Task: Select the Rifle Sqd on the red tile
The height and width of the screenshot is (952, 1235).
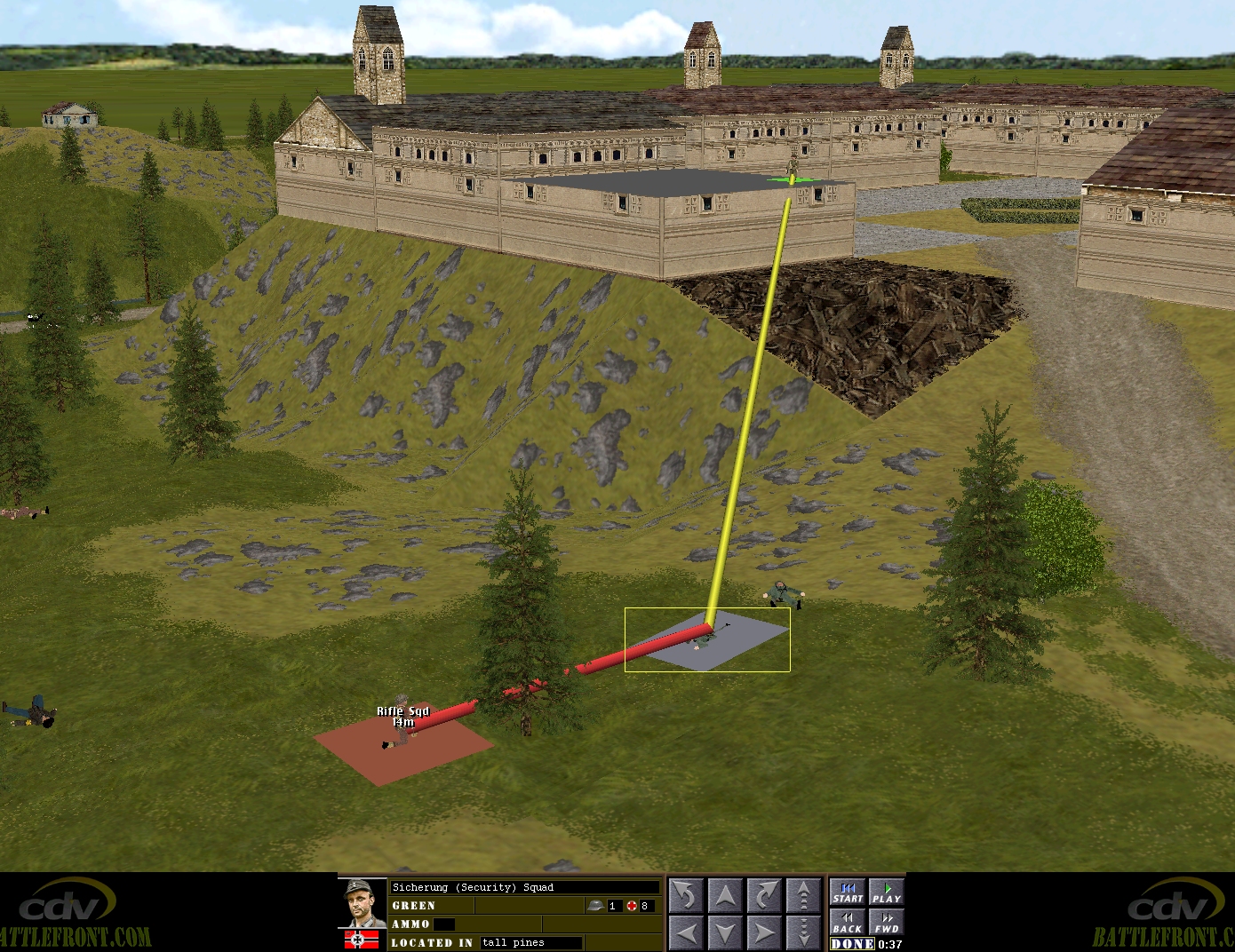Action: click(402, 733)
